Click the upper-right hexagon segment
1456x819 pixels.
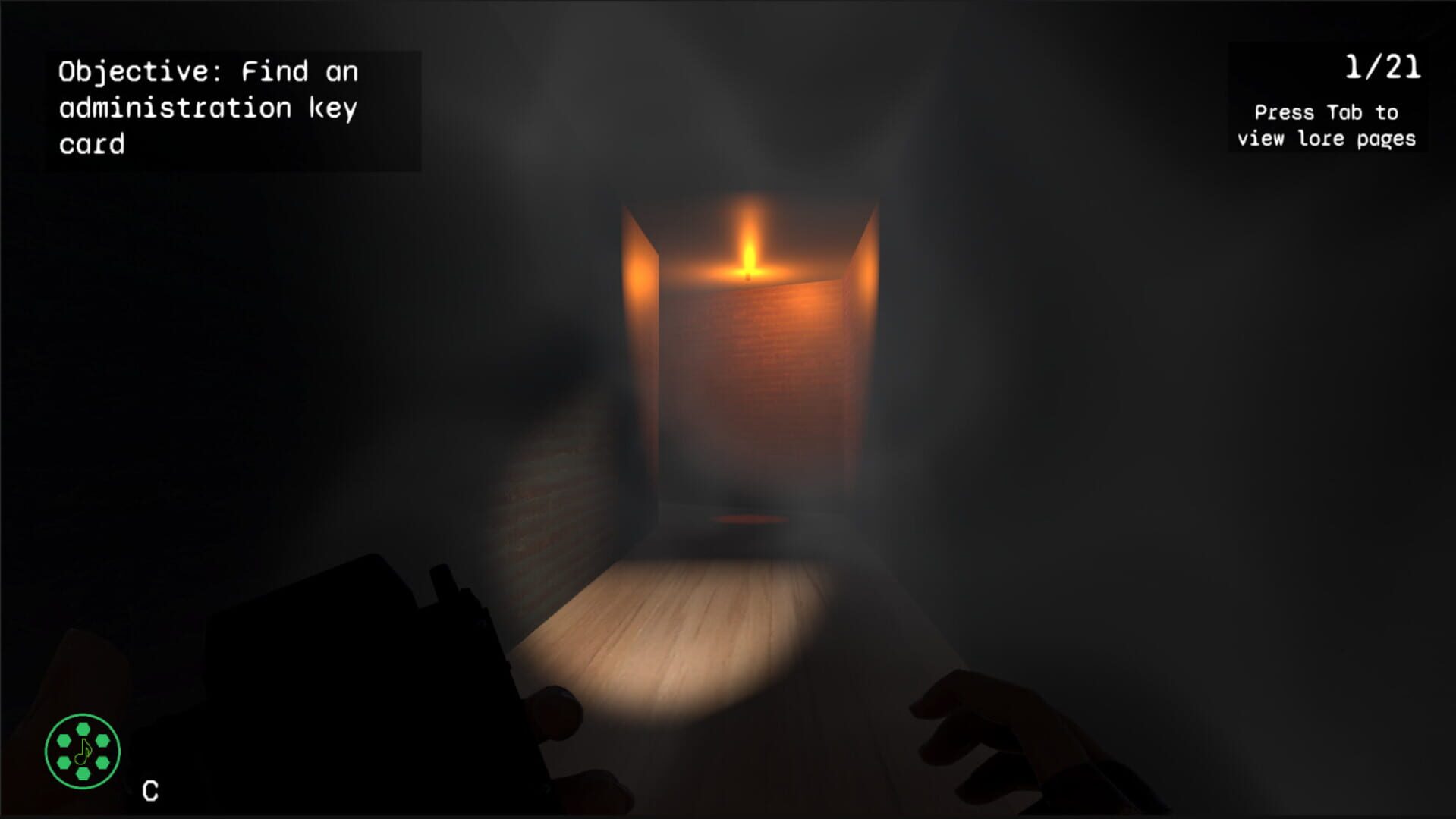[103, 741]
